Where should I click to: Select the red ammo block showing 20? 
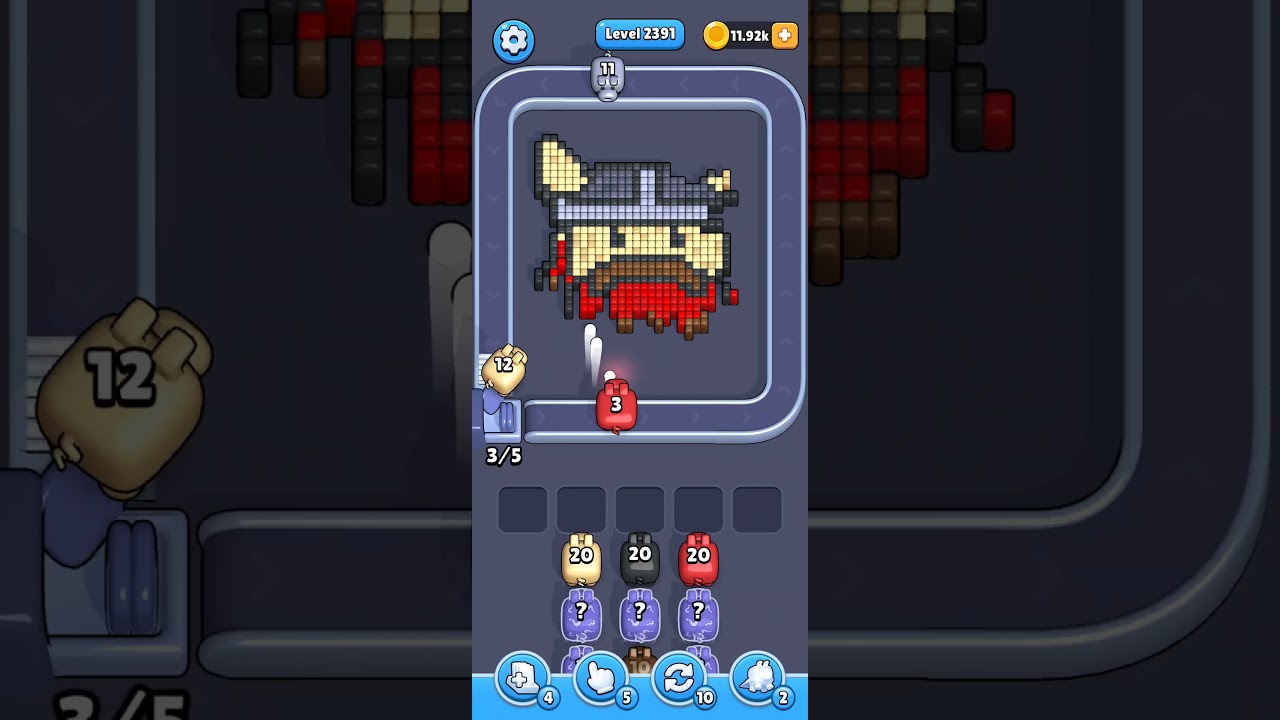[697, 560]
